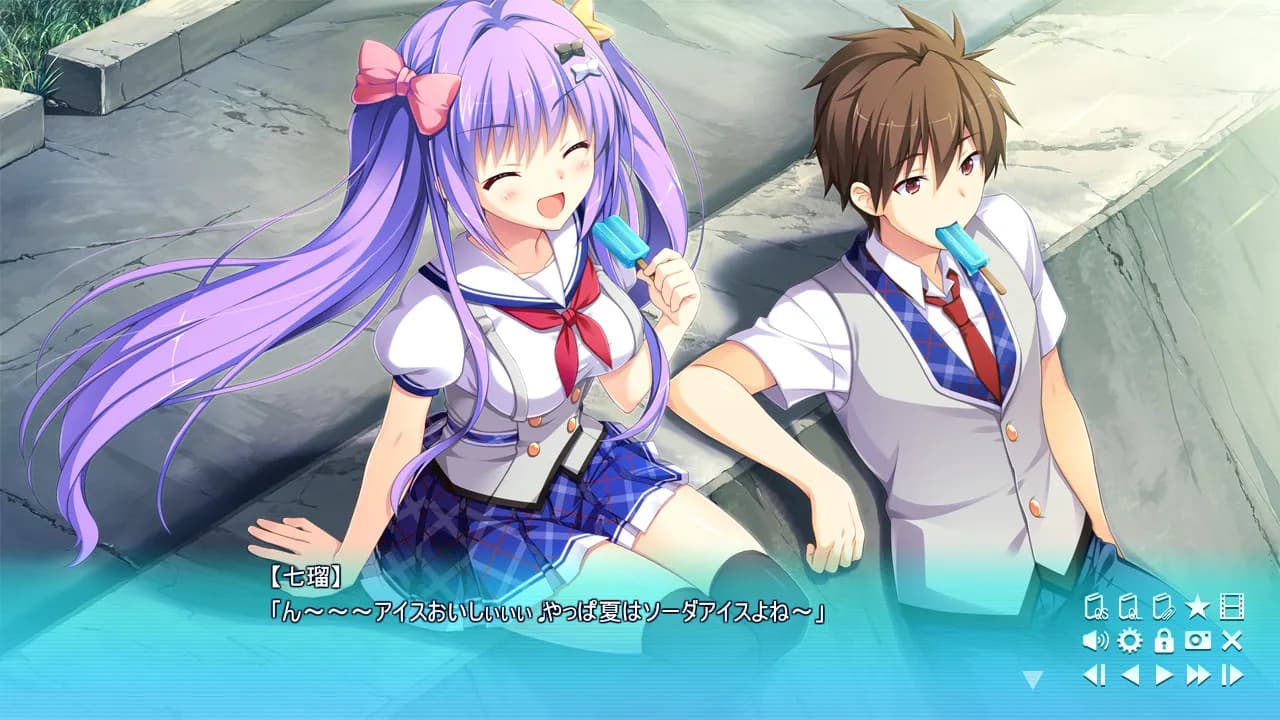The height and width of the screenshot is (720, 1280).
Task: Skip to next choice with the bar-triangle control
Action: (x=1231, y=673)
